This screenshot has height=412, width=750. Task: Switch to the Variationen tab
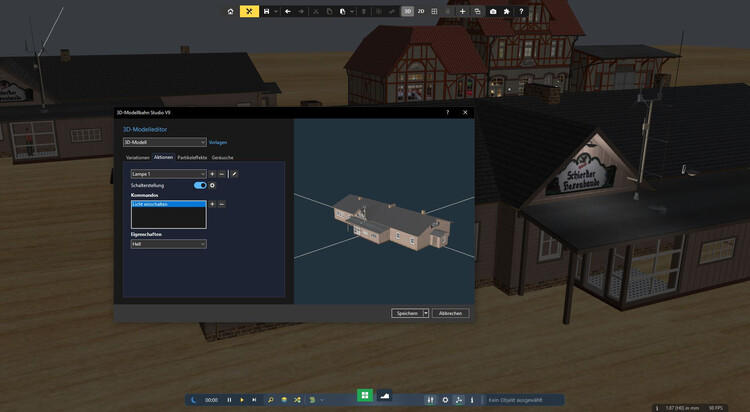point(137,157)
